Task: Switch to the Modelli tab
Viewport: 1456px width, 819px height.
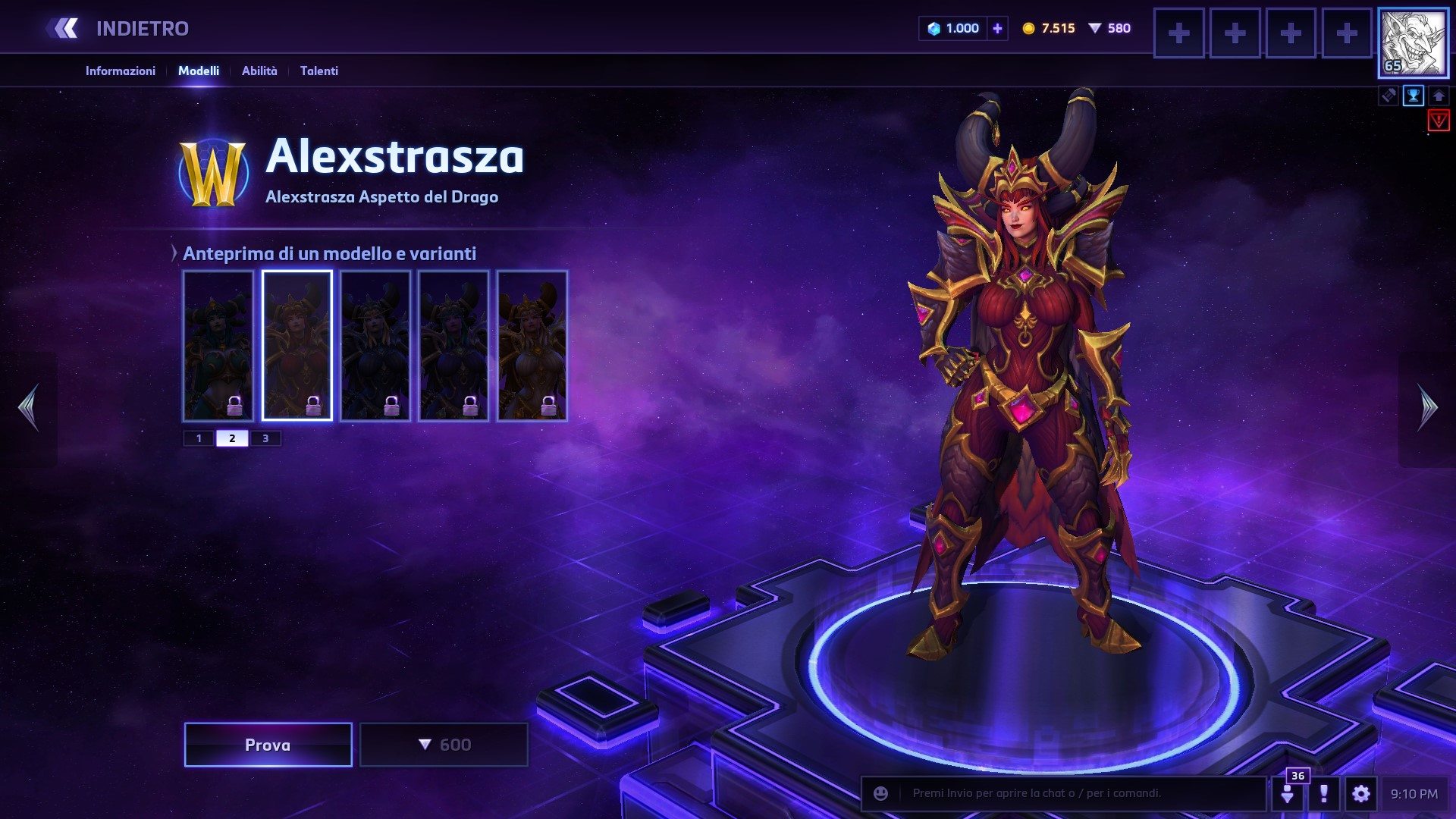Action: [199, 71]
